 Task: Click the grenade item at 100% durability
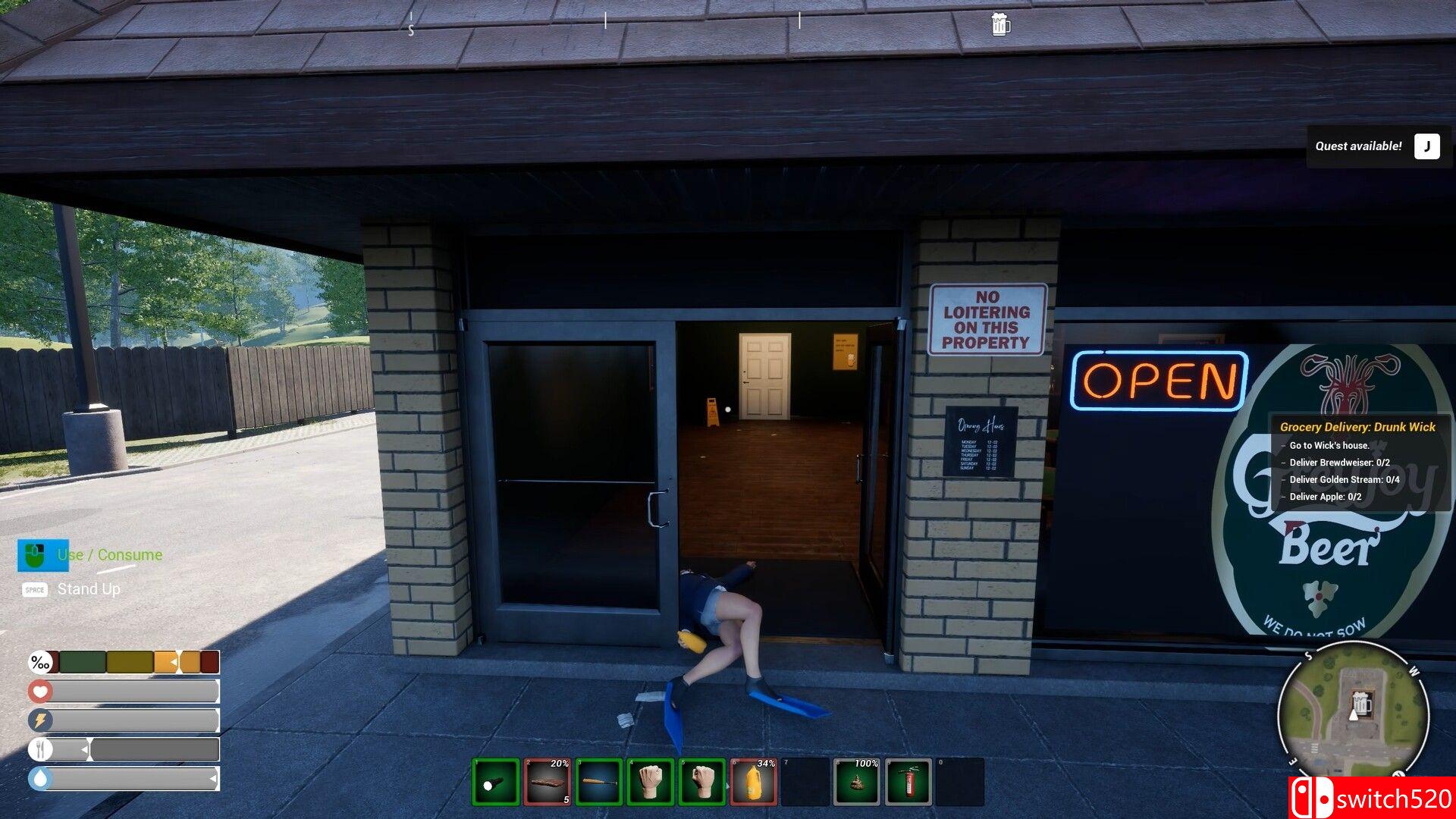(x=858, y=780)
